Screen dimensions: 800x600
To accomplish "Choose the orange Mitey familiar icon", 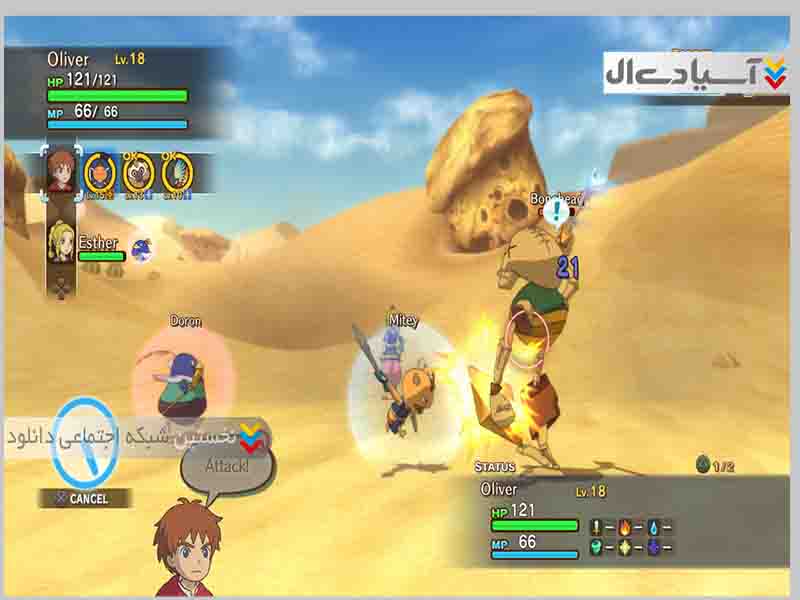I will click(x=99, y=172).
